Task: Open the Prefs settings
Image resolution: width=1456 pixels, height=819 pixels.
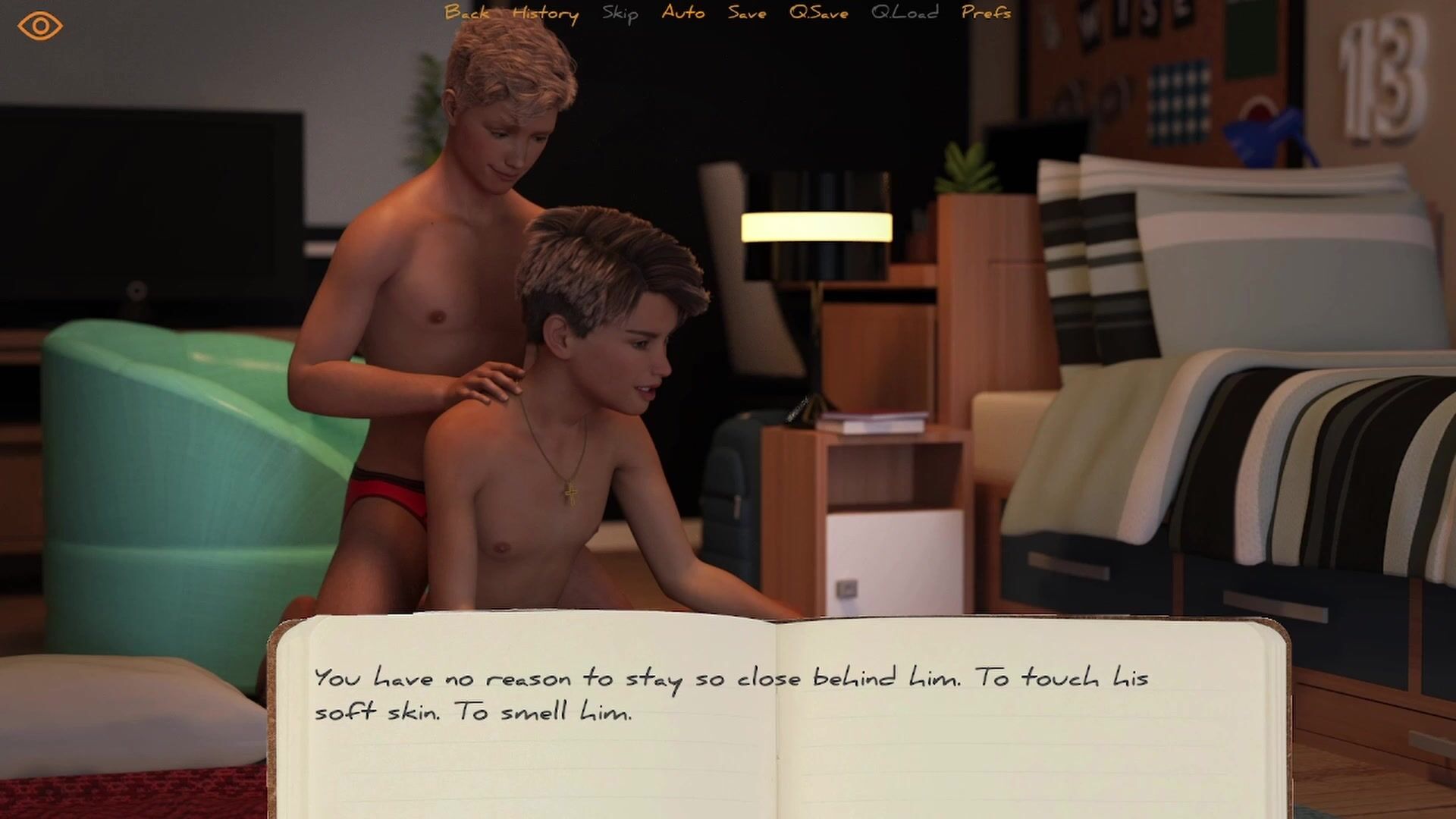Action: pos(986,13)
